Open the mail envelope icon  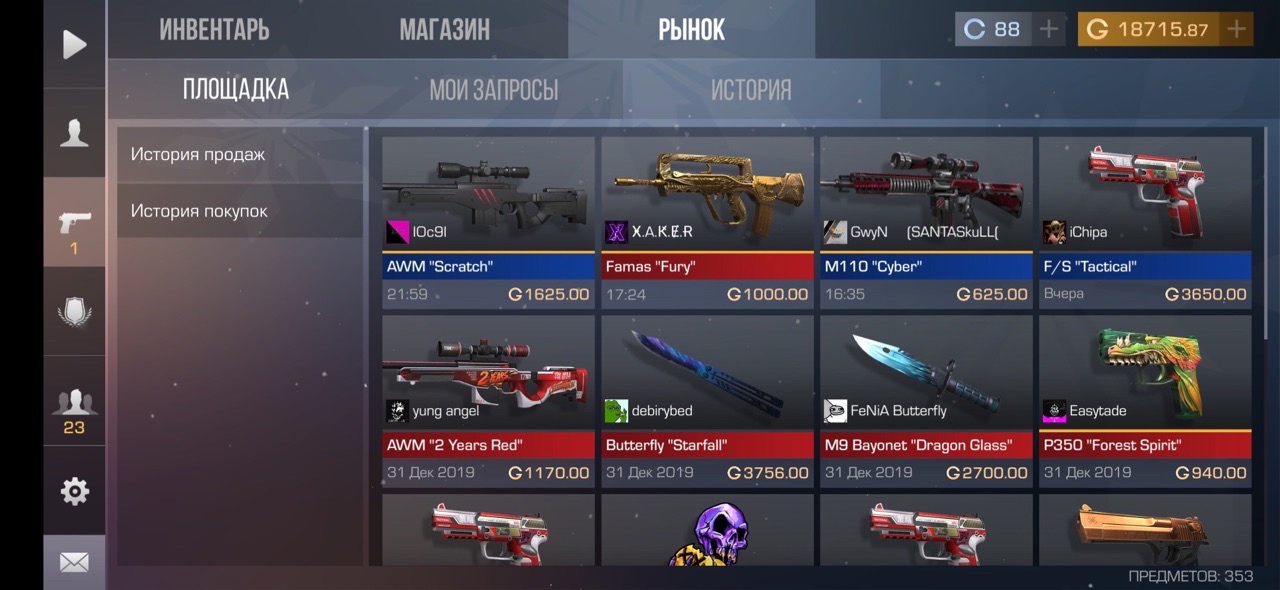tap(74, 563)
